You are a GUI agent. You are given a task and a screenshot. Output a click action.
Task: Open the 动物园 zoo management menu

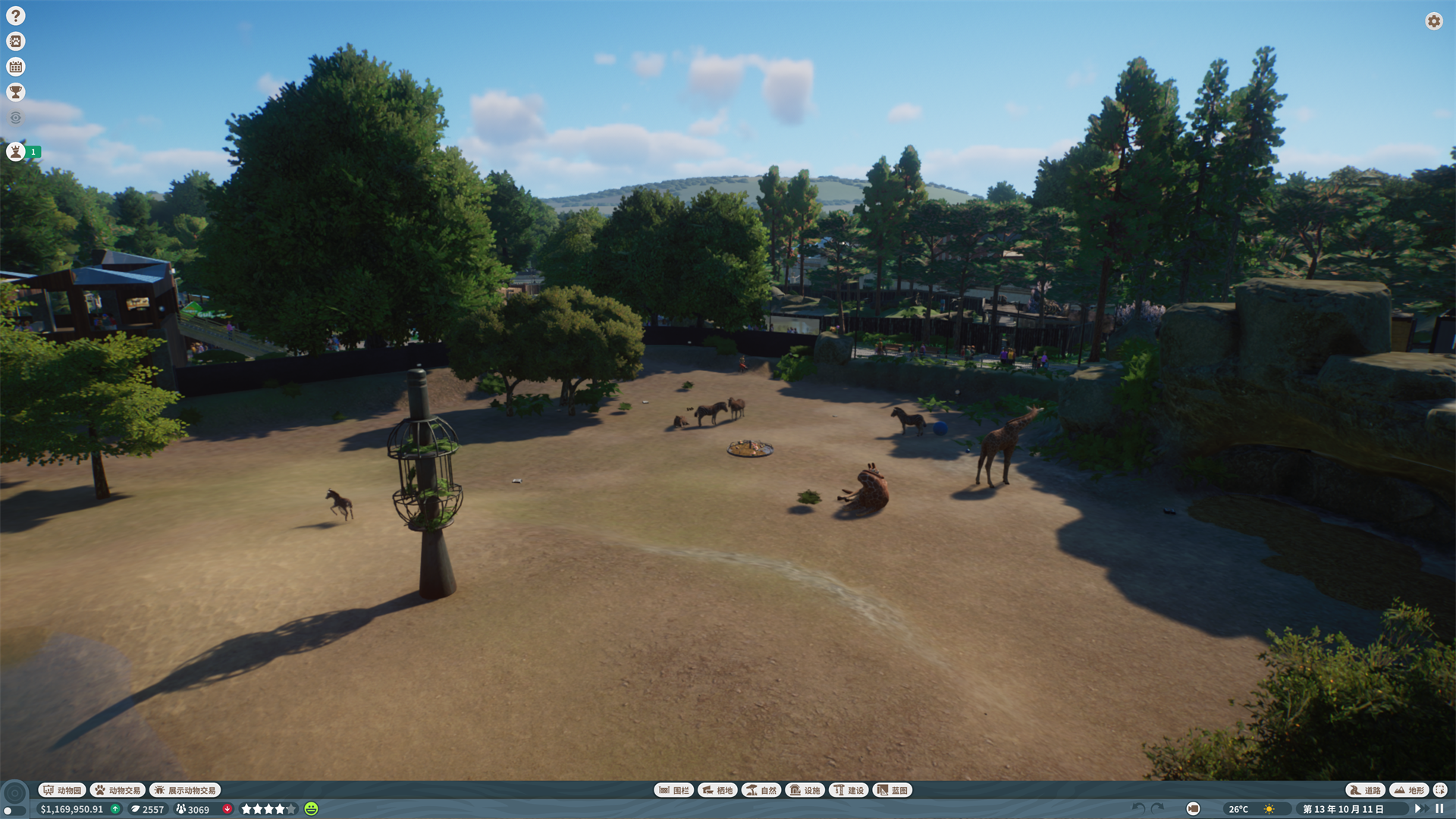[x=62, y=789]
